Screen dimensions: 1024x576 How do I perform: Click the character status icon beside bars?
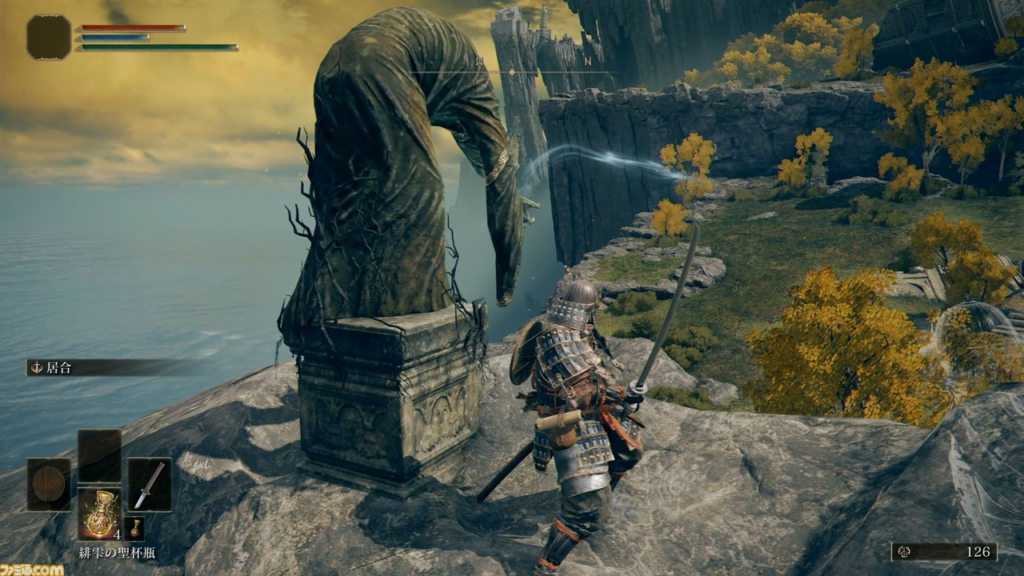[49, 37]
